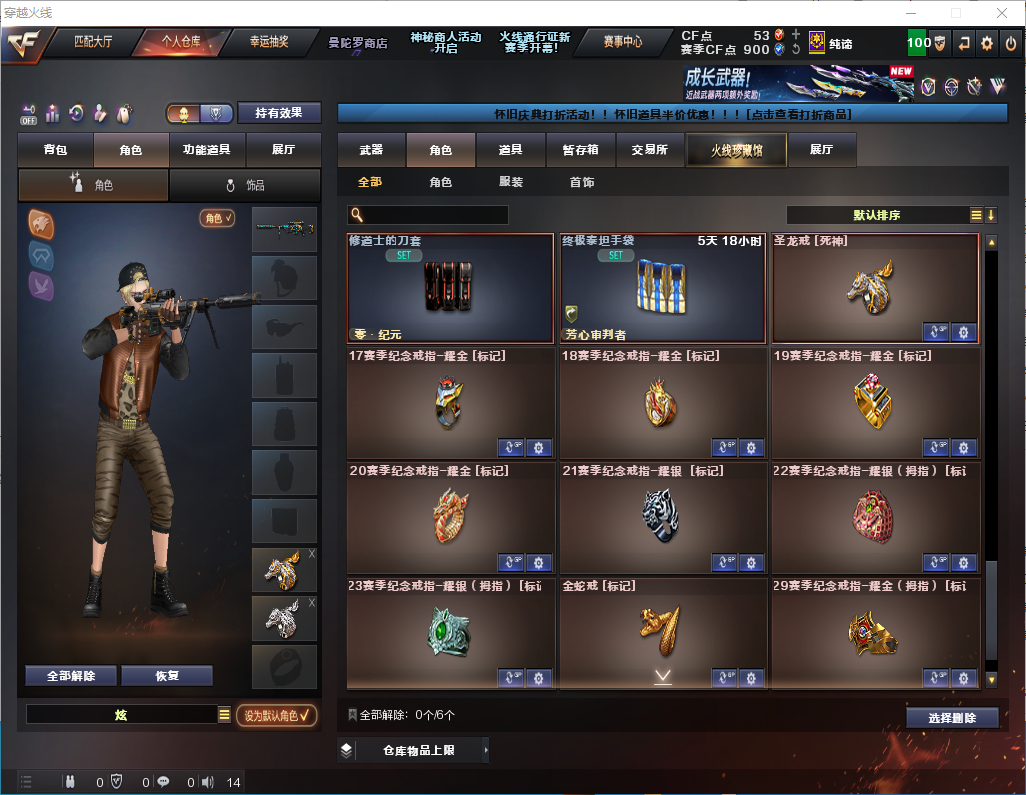Switch to the 背包 backpack tab
The image size is (1026, 795).
(55, 150)
